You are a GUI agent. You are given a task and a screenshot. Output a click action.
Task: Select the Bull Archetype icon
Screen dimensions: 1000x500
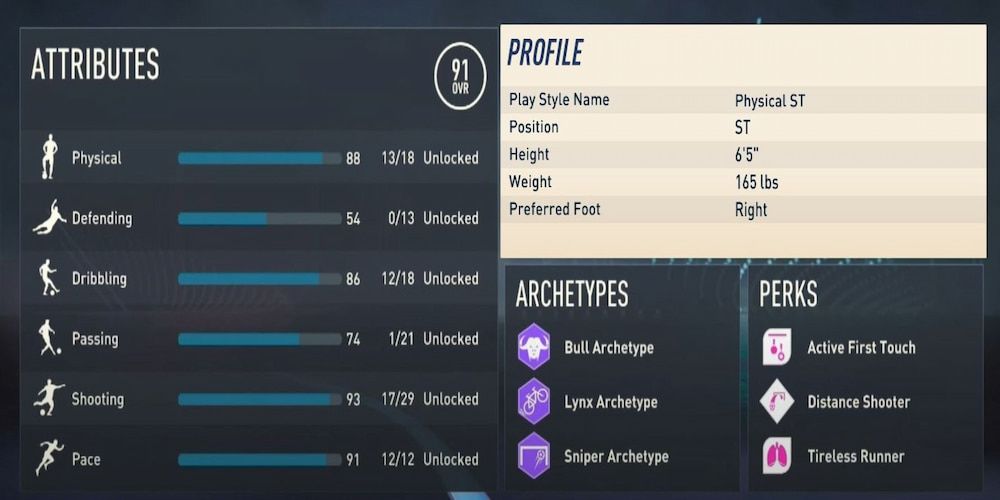tap(534, 347)
